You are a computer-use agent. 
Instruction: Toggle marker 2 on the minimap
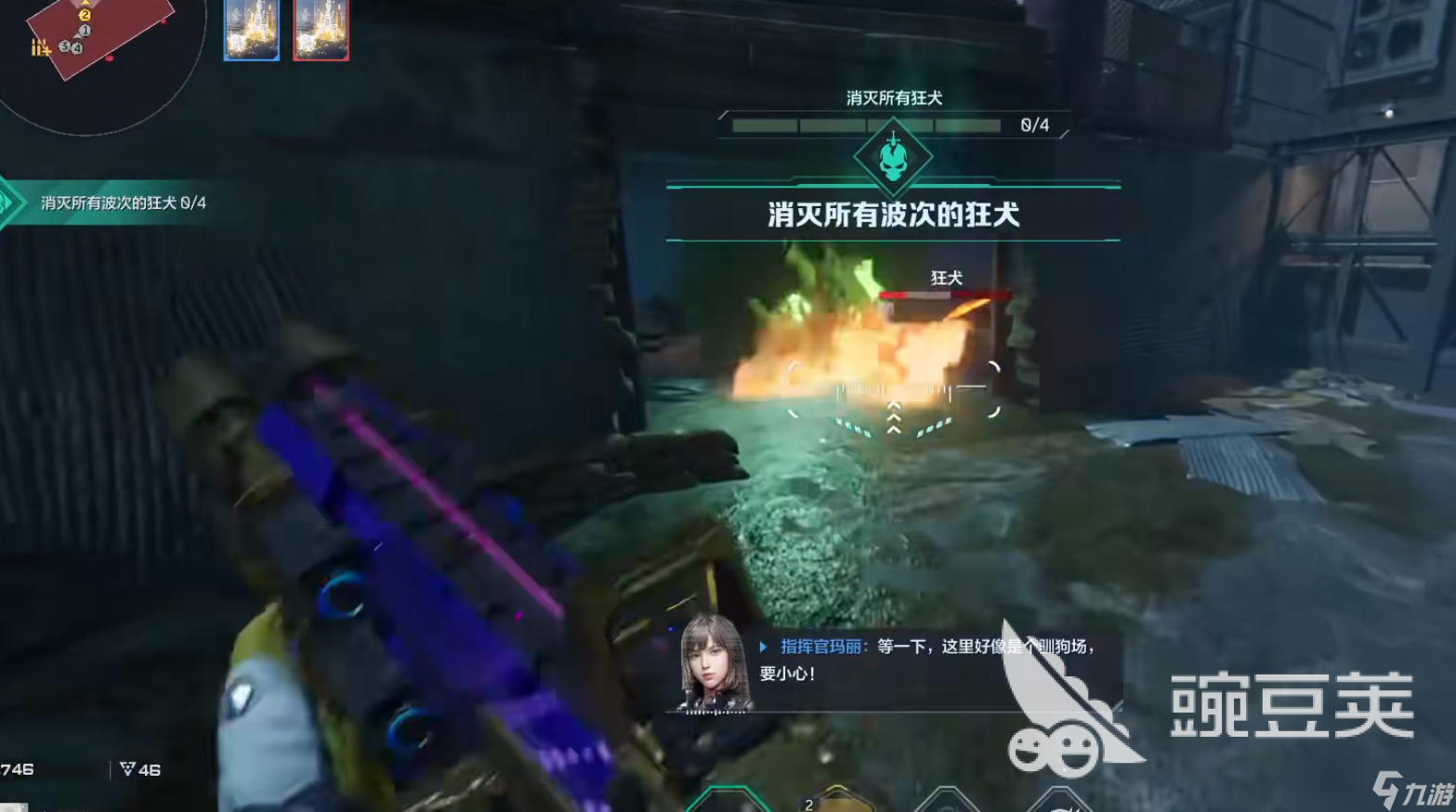click(85, 16)
